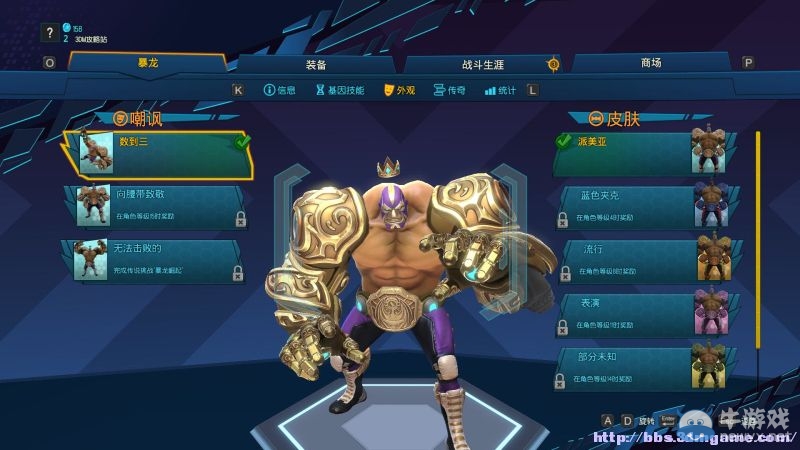Choose the 数到三 taunt
Screen dimensions: 800x450
pos(160,153)
